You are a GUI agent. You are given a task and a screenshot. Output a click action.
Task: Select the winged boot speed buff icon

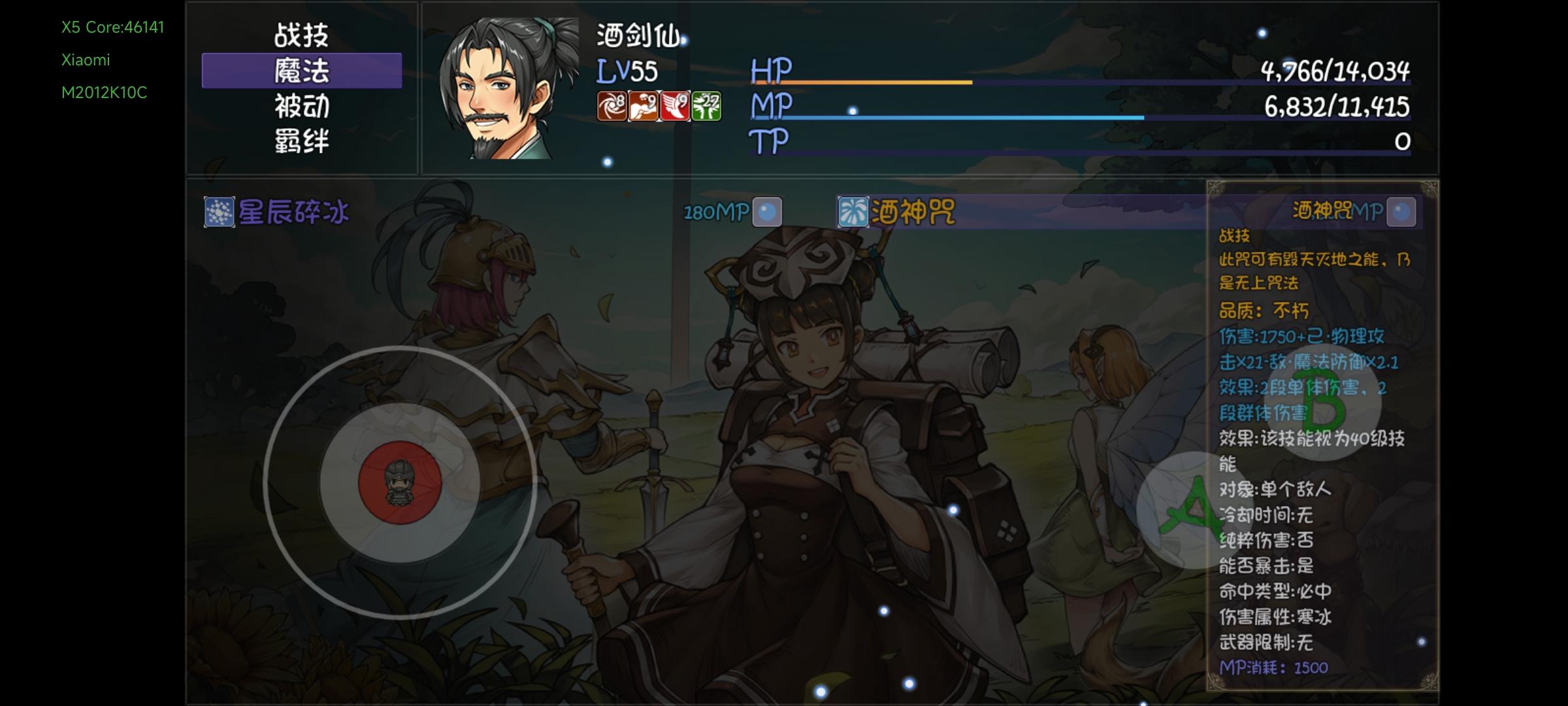pos(678,107)
